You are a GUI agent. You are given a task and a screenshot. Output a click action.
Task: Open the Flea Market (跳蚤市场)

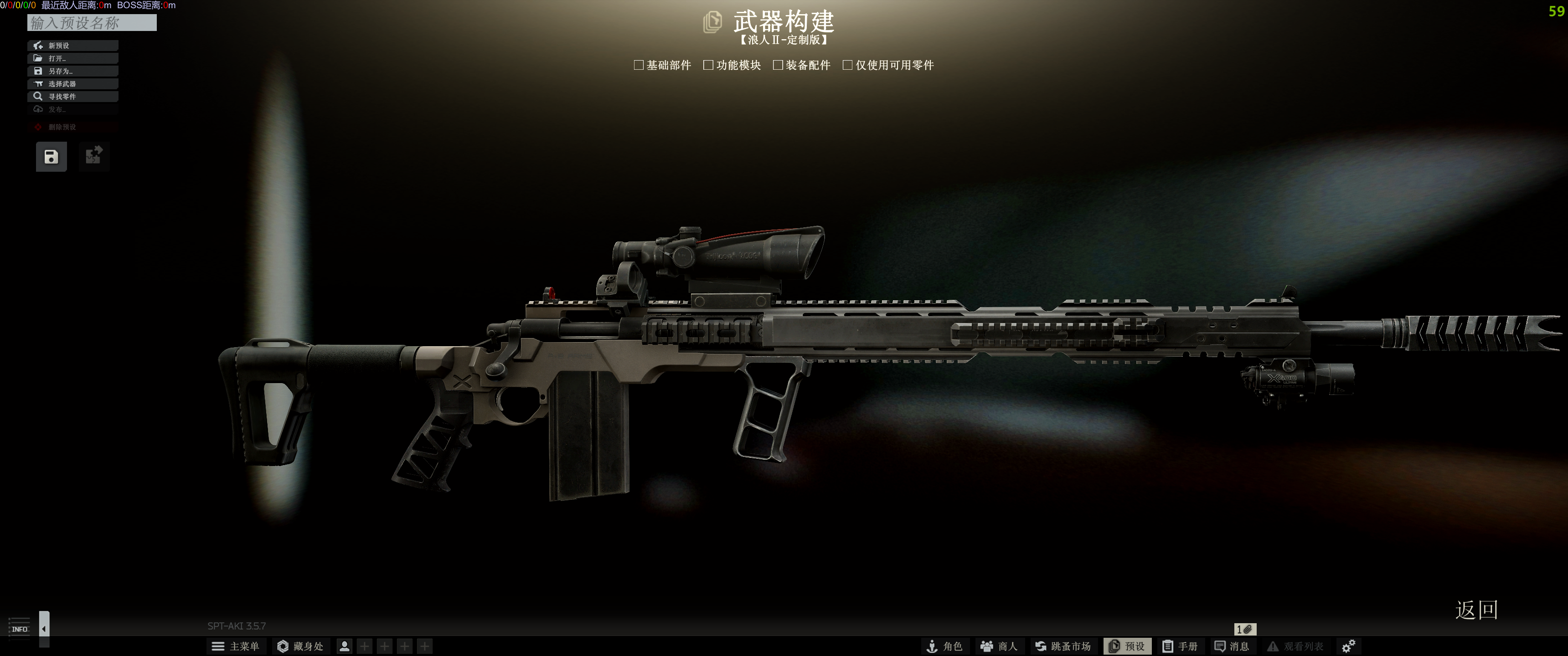tap(1063, 646)
